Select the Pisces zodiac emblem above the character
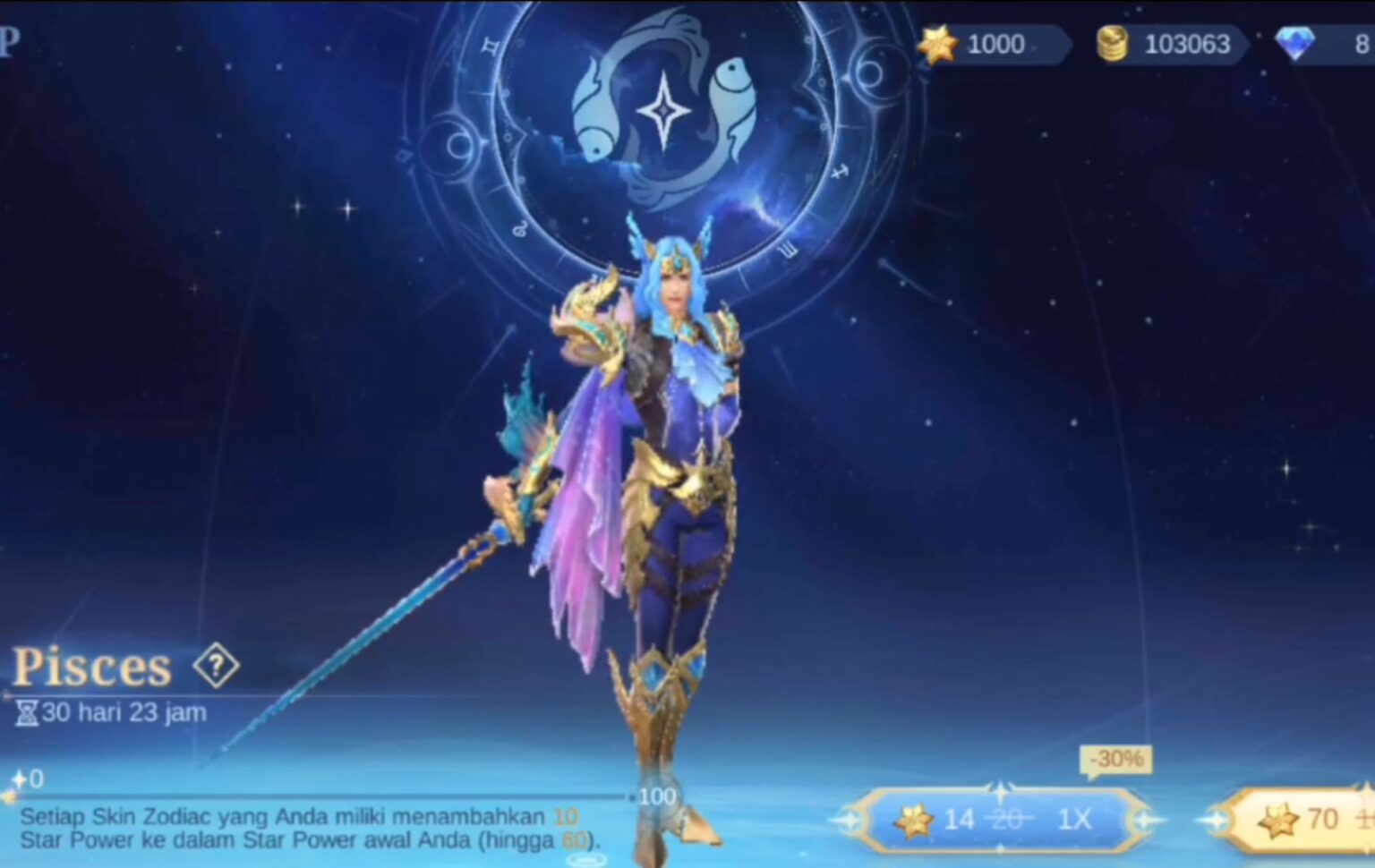This screenshot has width=1375, height=868. pyautogui.click(x=662, y=110)
